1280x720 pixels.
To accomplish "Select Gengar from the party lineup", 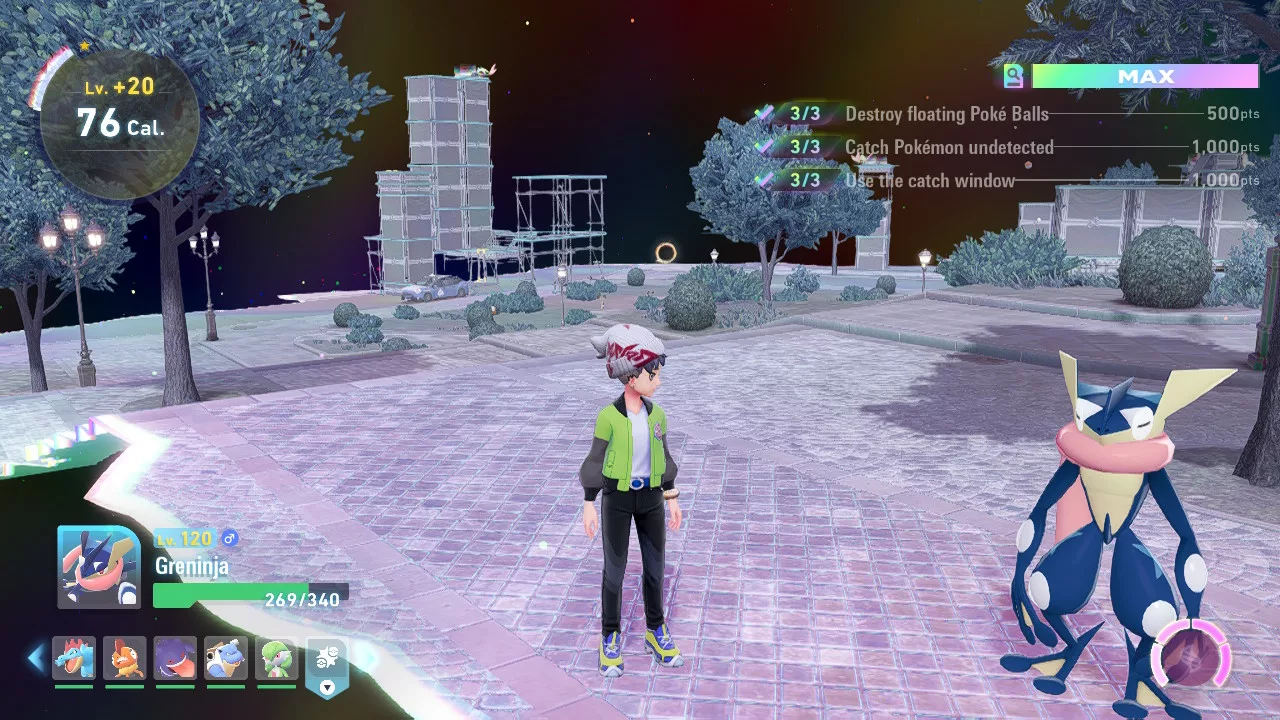I will pyautogui.click(x=175, y=657).
